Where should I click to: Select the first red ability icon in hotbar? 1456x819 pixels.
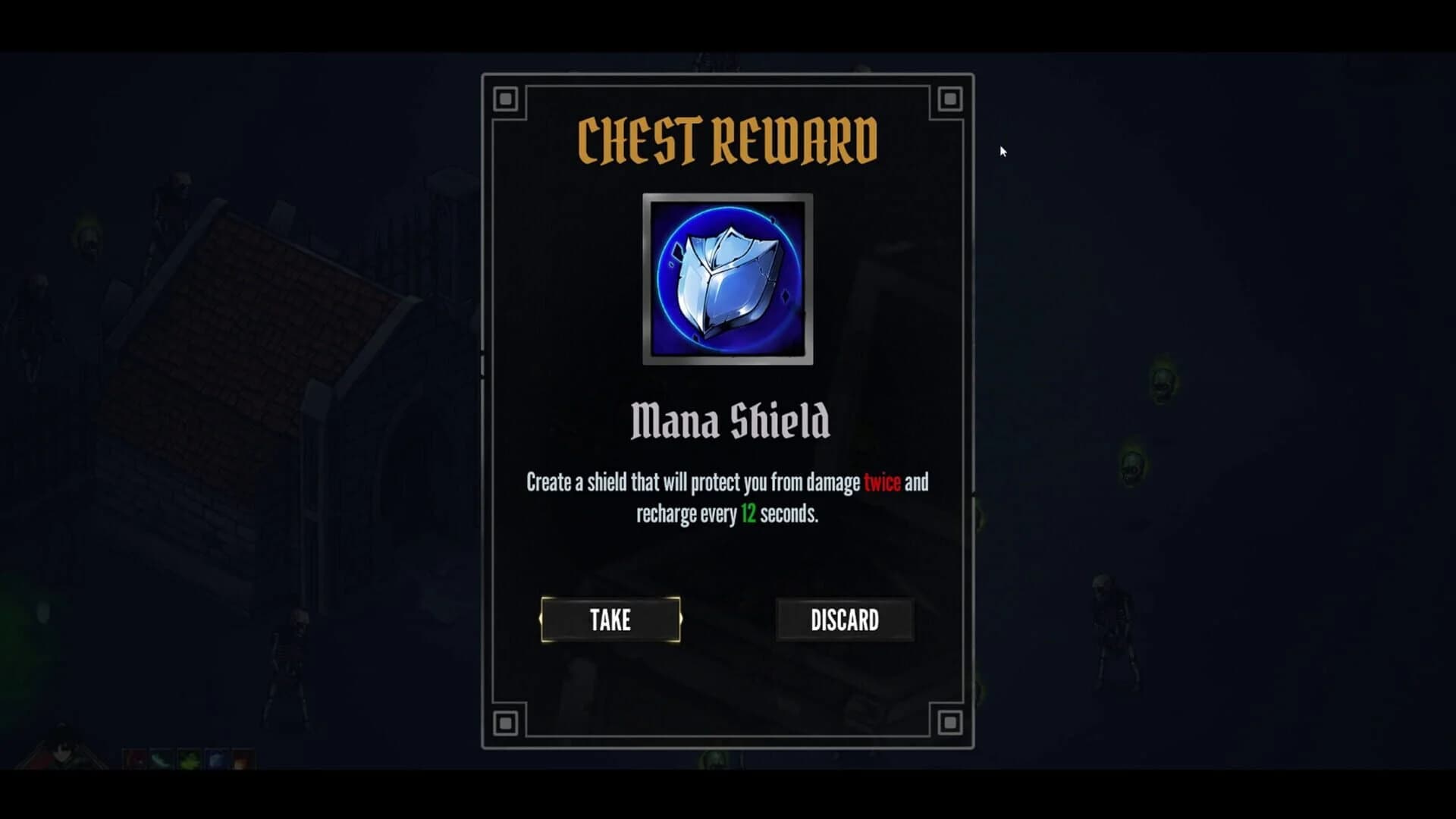pos(134,761)
